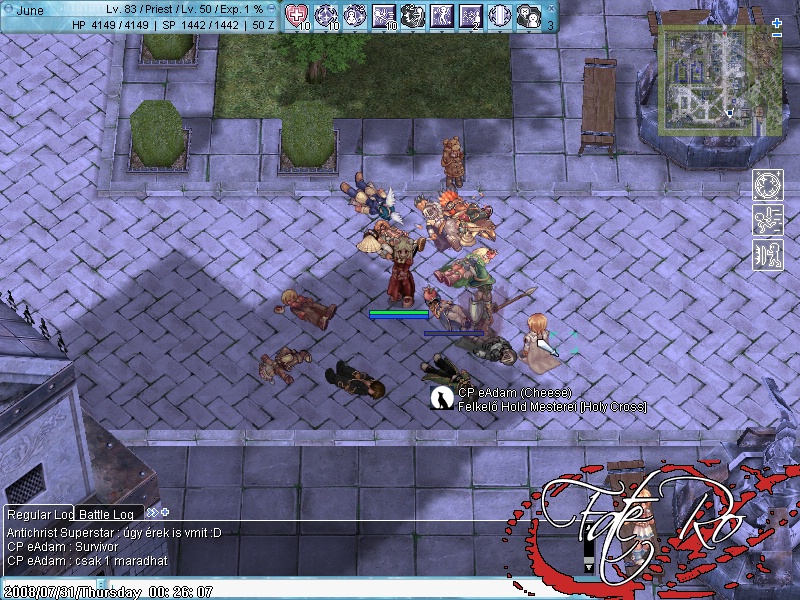Zoom out the minimap with the minus button
This screenshot has height=600, width=800.
777,35
